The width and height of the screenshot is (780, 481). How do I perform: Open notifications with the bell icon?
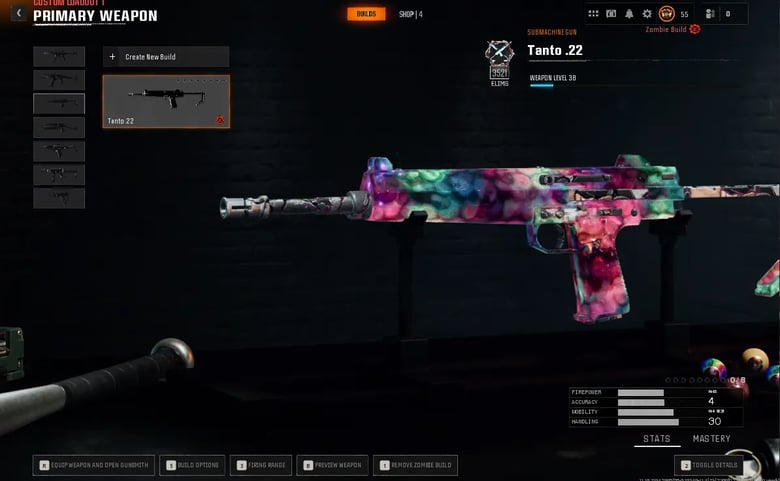pyautogui.click(x=629, y=14)
